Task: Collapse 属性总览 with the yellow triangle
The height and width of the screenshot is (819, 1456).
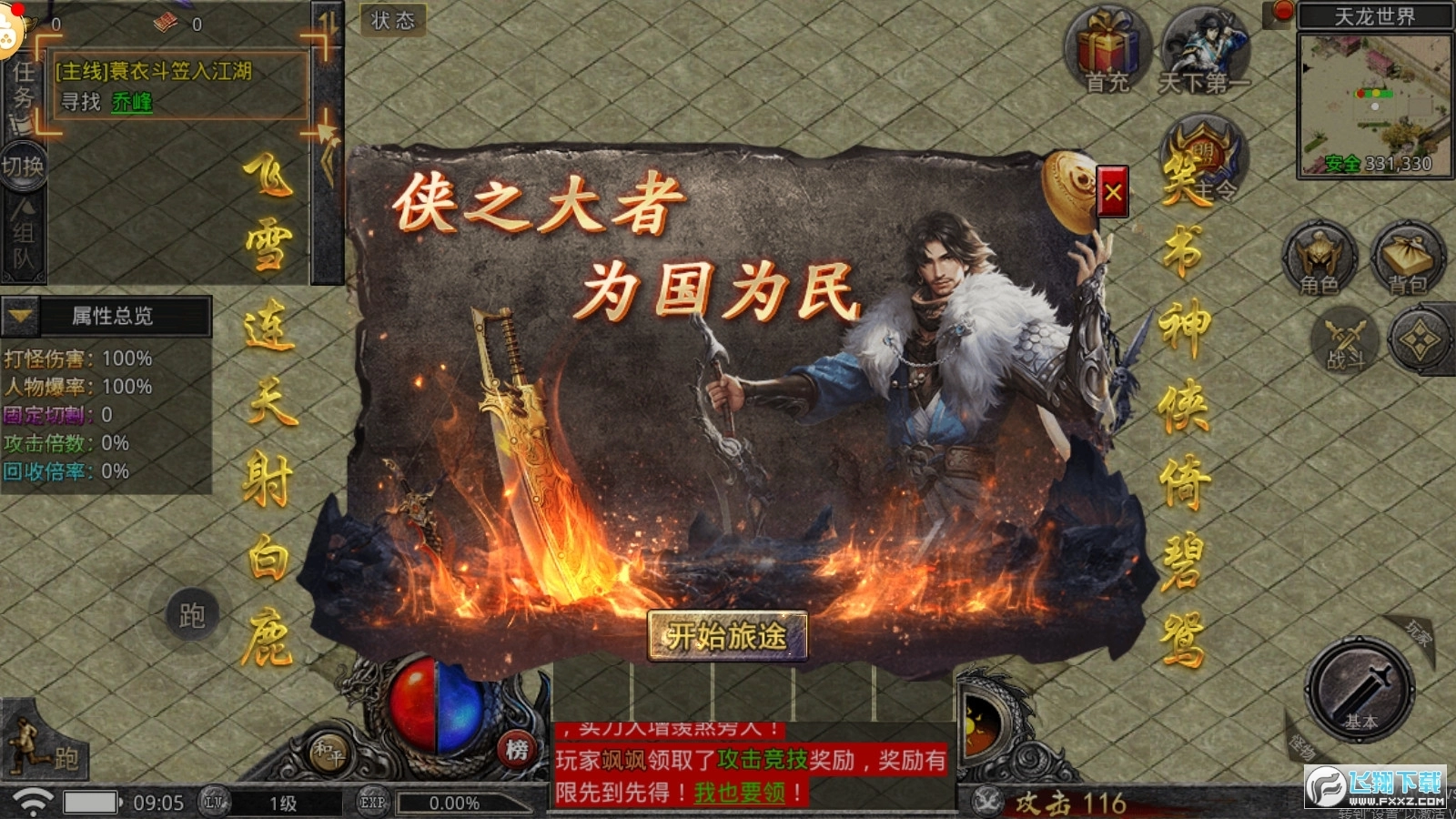Action: [x=18, y=317]
